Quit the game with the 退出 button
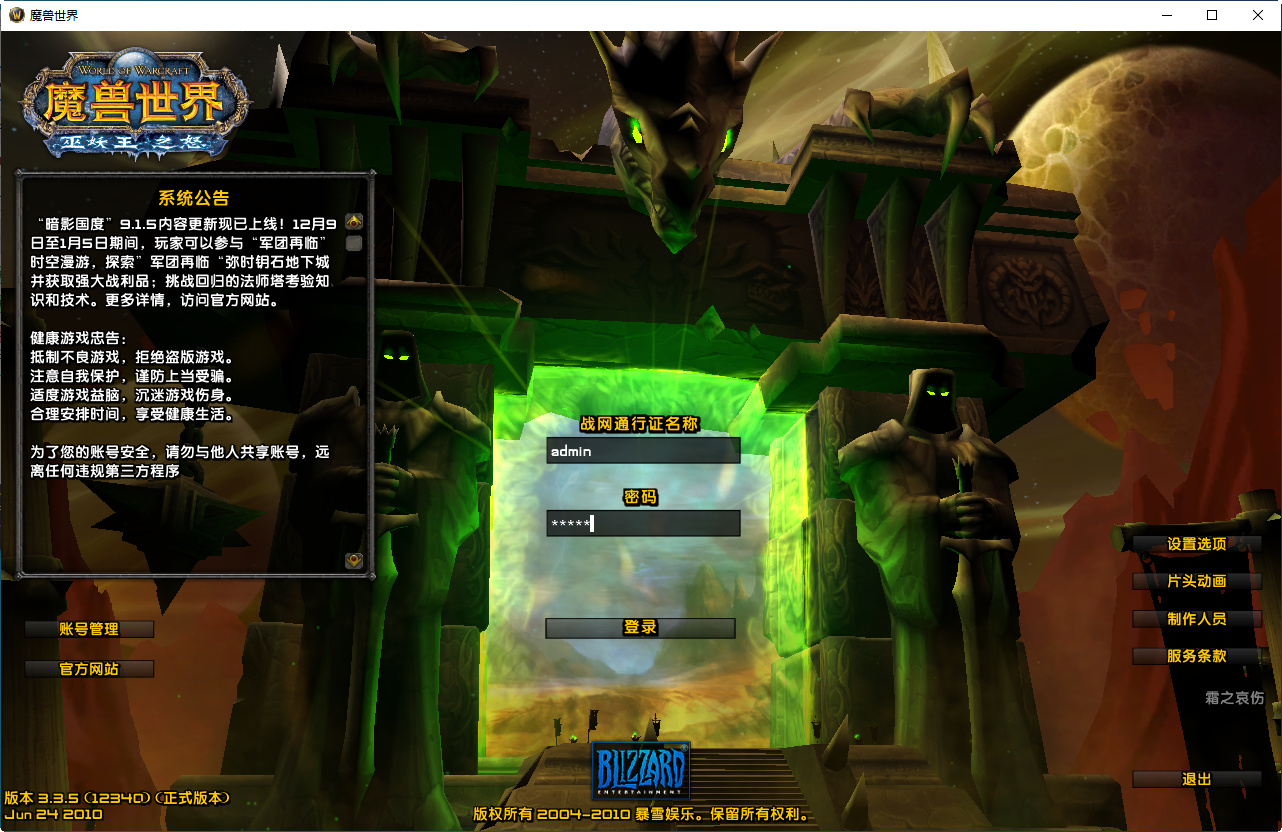 click(1196, 778)
